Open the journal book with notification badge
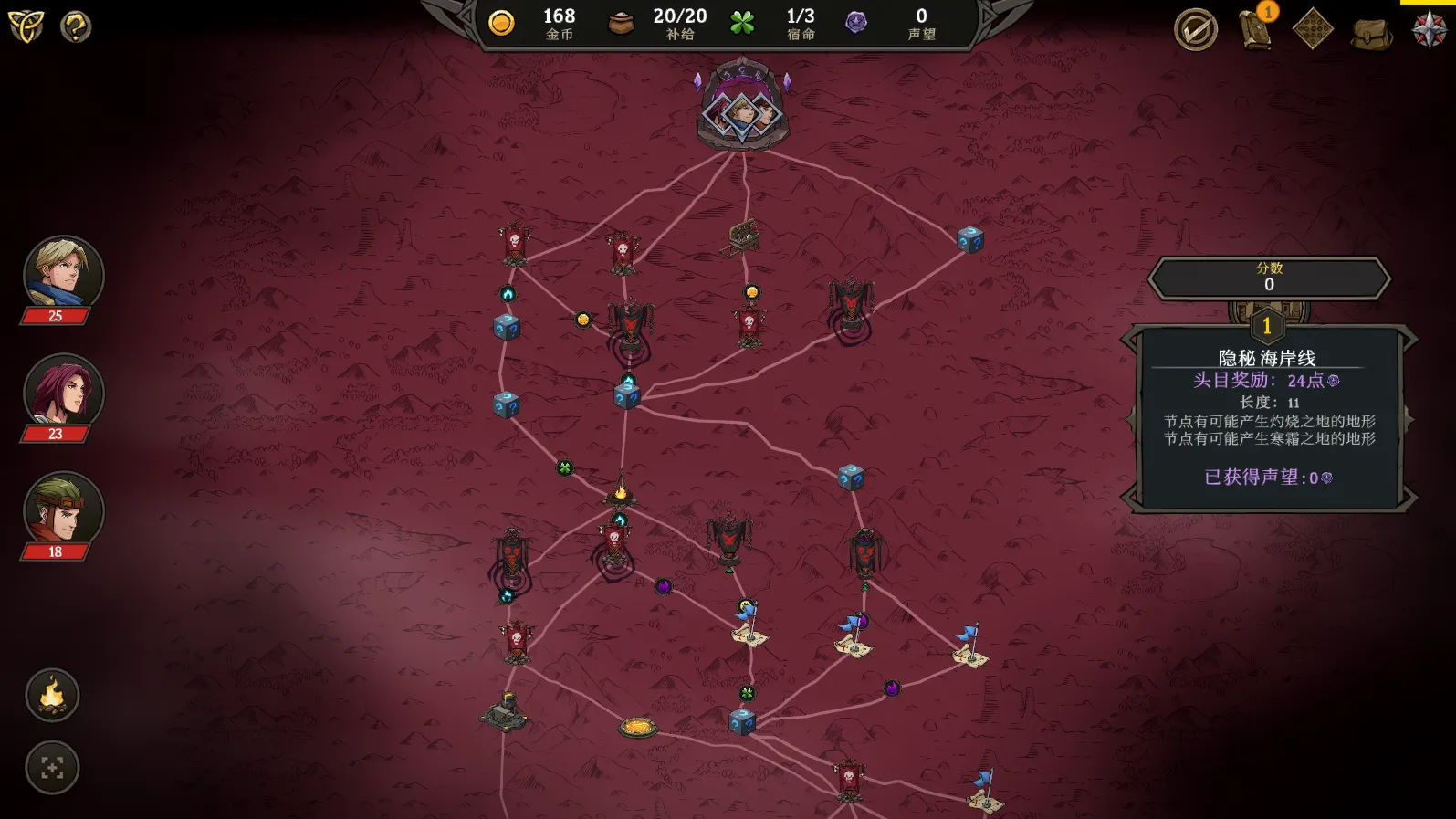This screenshot has height=819, width=1456. point(1256,30)
